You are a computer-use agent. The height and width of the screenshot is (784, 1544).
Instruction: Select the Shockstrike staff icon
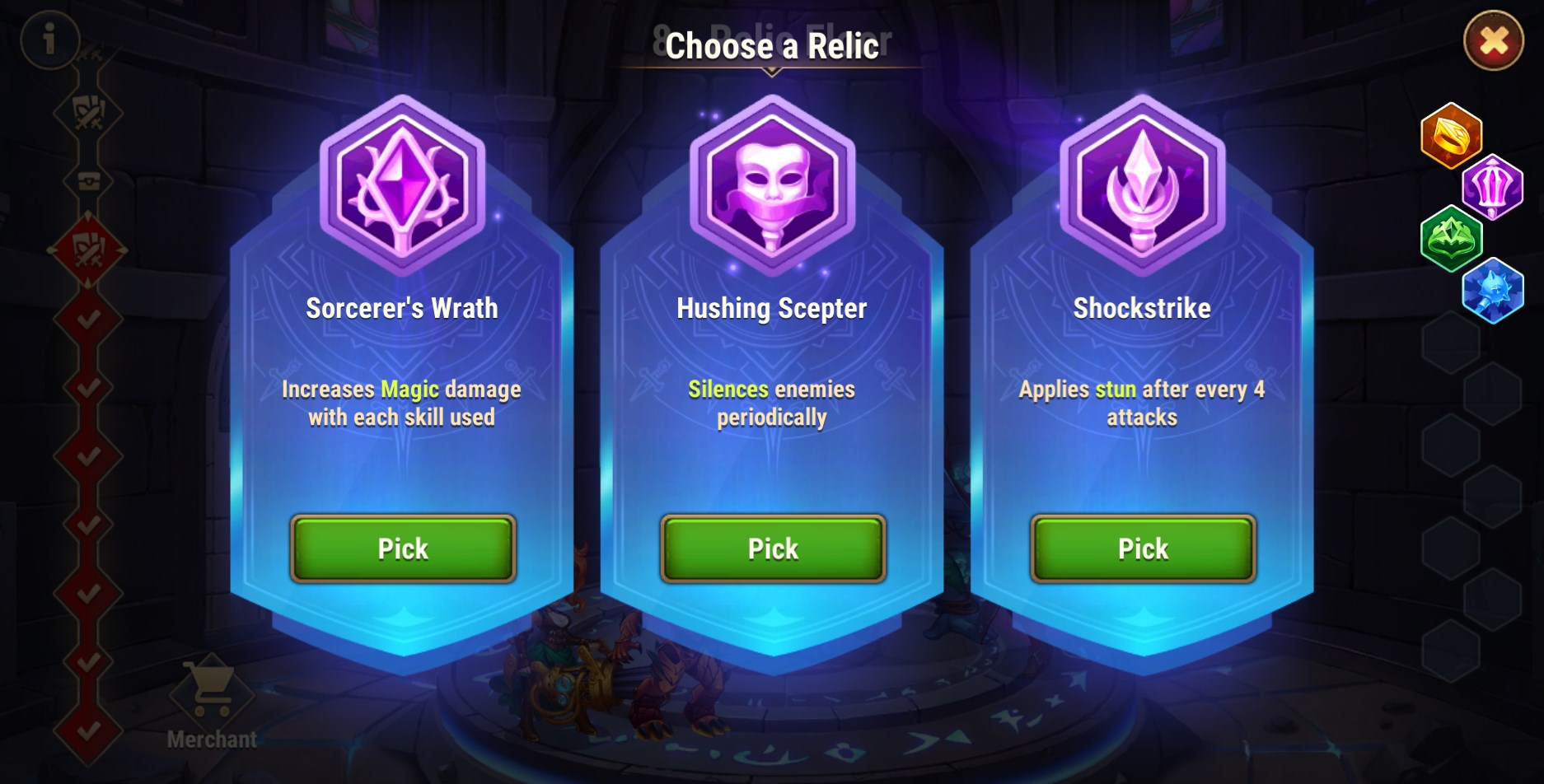(x=1142, y=184)
